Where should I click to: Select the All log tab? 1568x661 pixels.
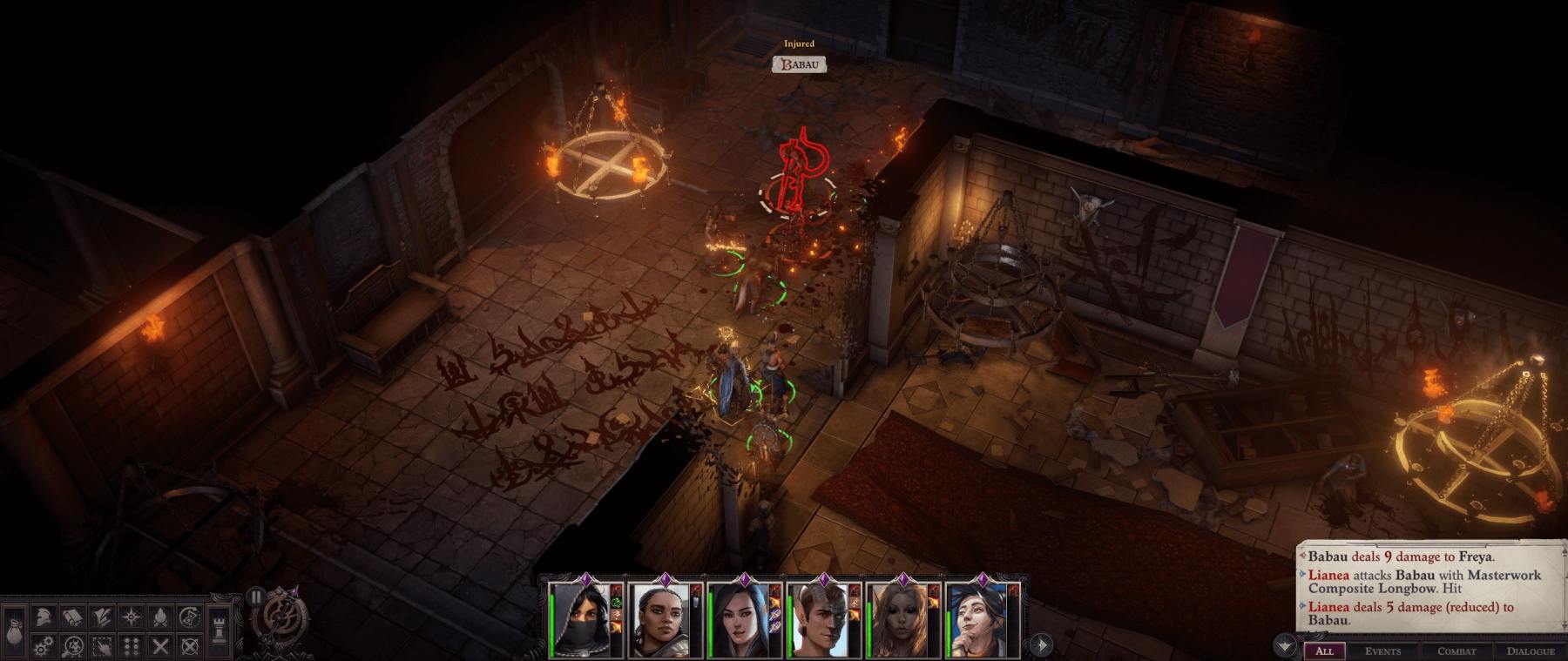pos(1324,651)
